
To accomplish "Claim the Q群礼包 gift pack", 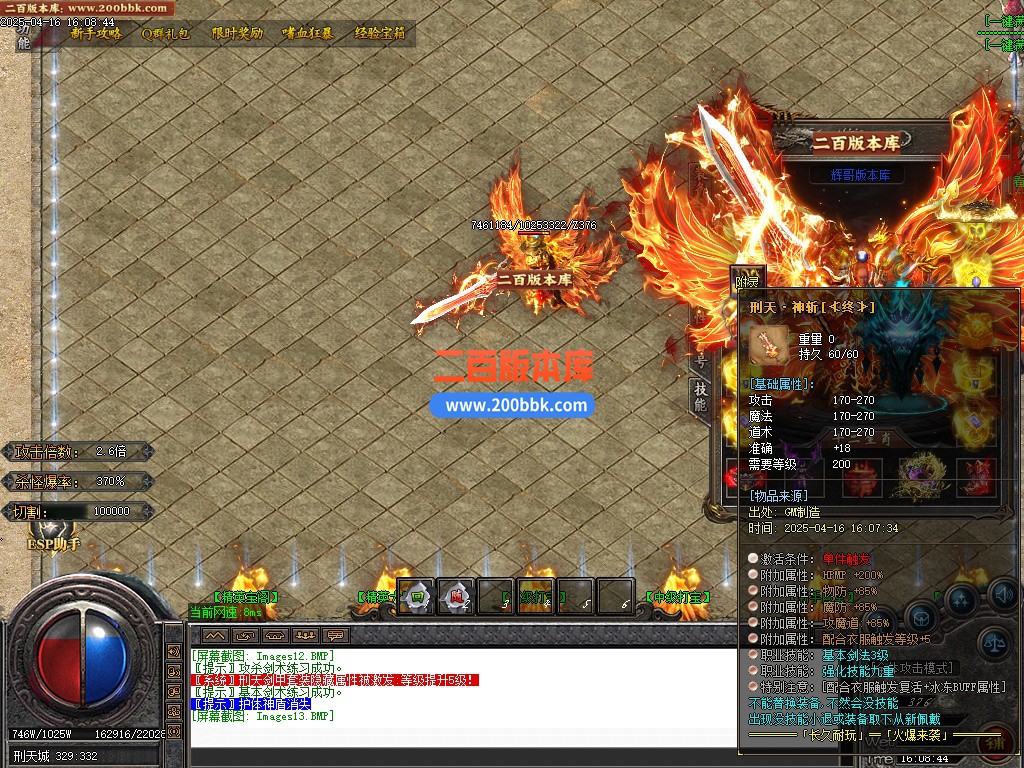I will coord(165,33).
